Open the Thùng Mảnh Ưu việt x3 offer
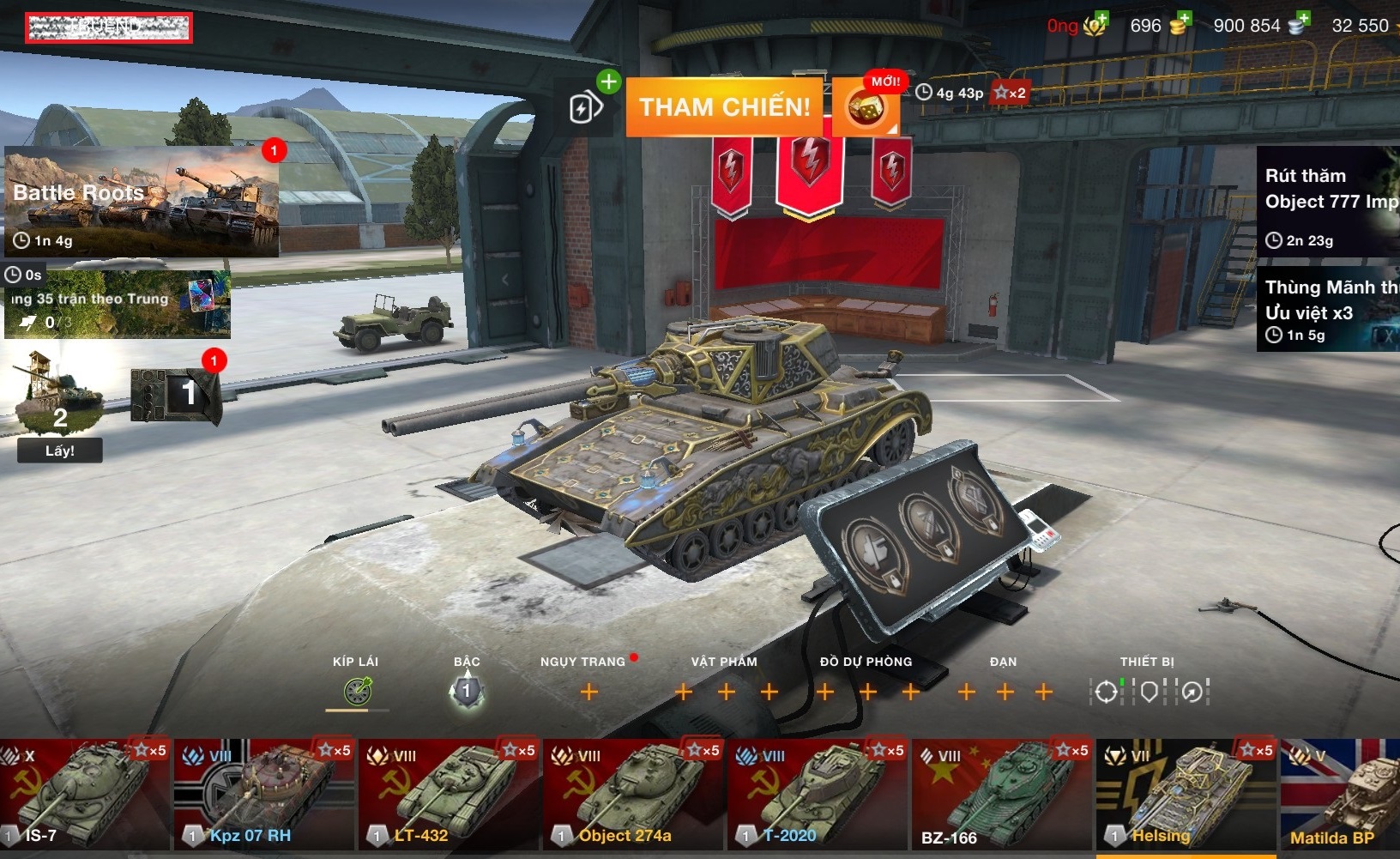 (1327, 310)
